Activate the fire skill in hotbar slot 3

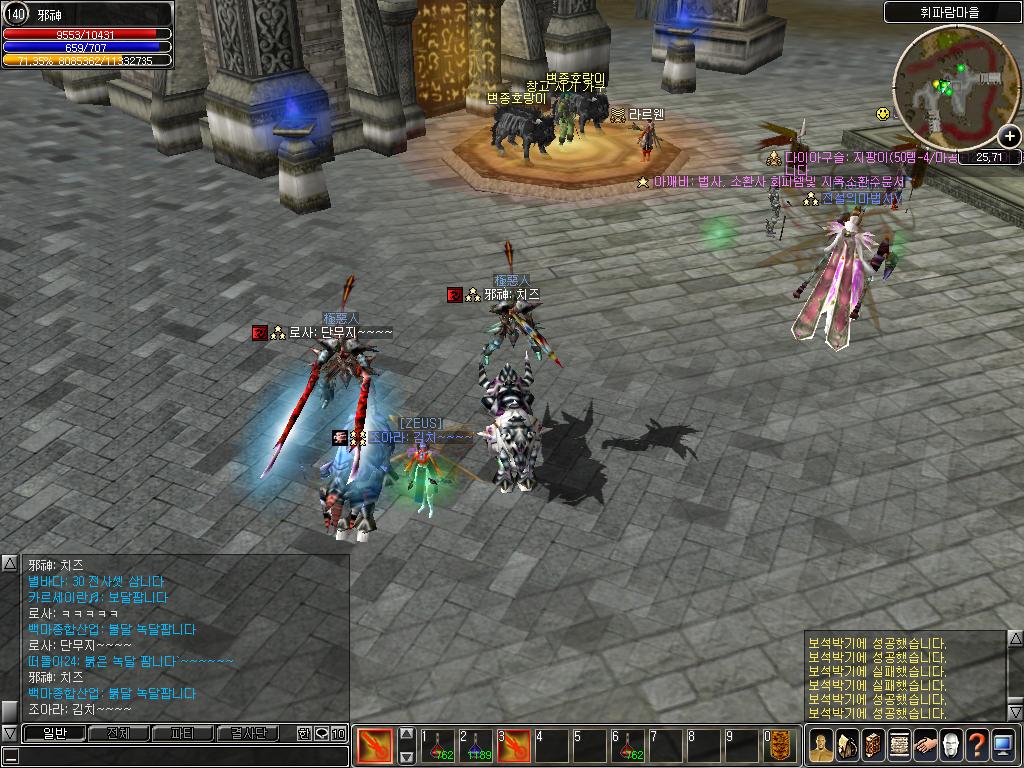514,746
